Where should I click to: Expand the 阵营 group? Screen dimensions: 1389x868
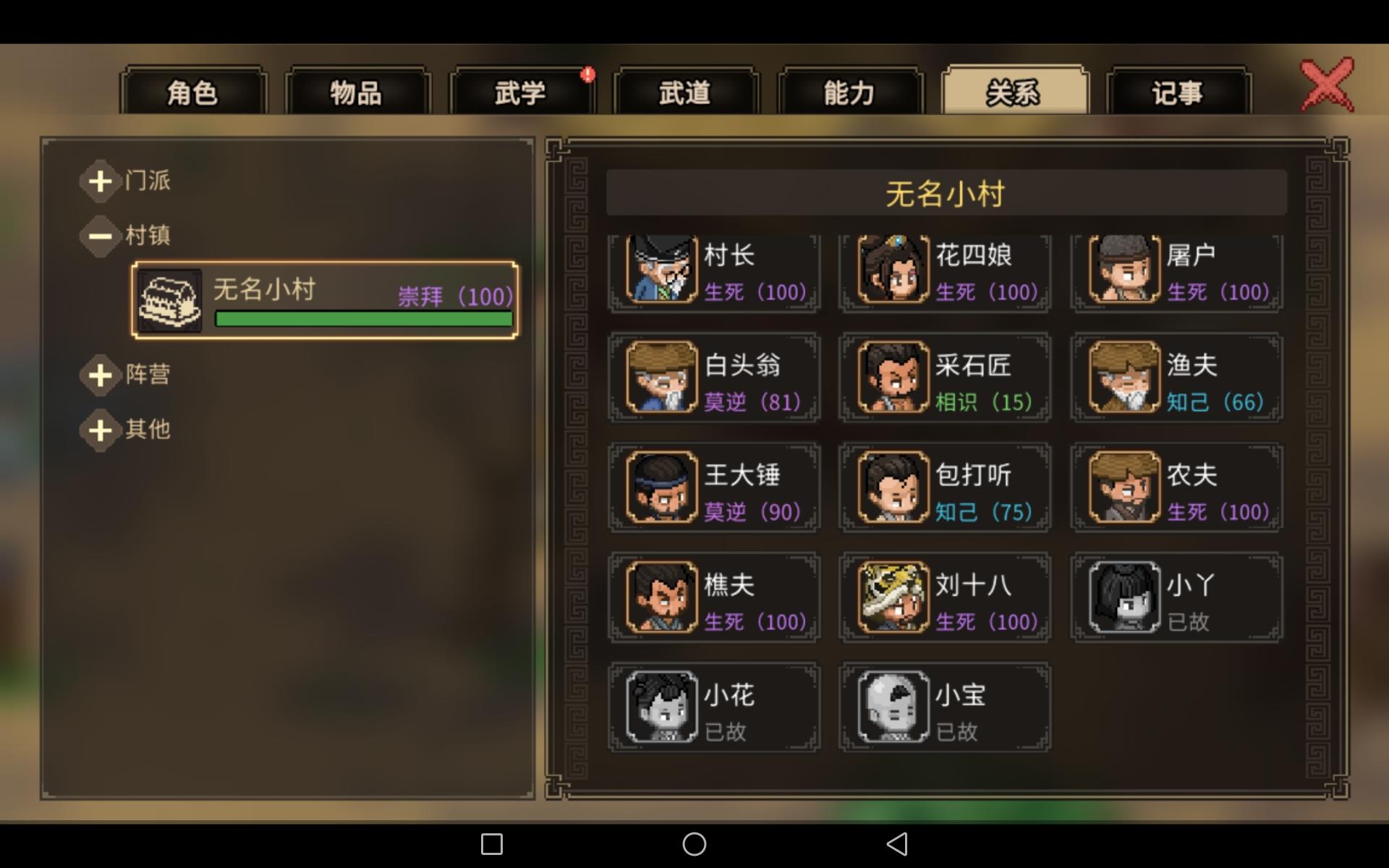[x=101, y=375]
